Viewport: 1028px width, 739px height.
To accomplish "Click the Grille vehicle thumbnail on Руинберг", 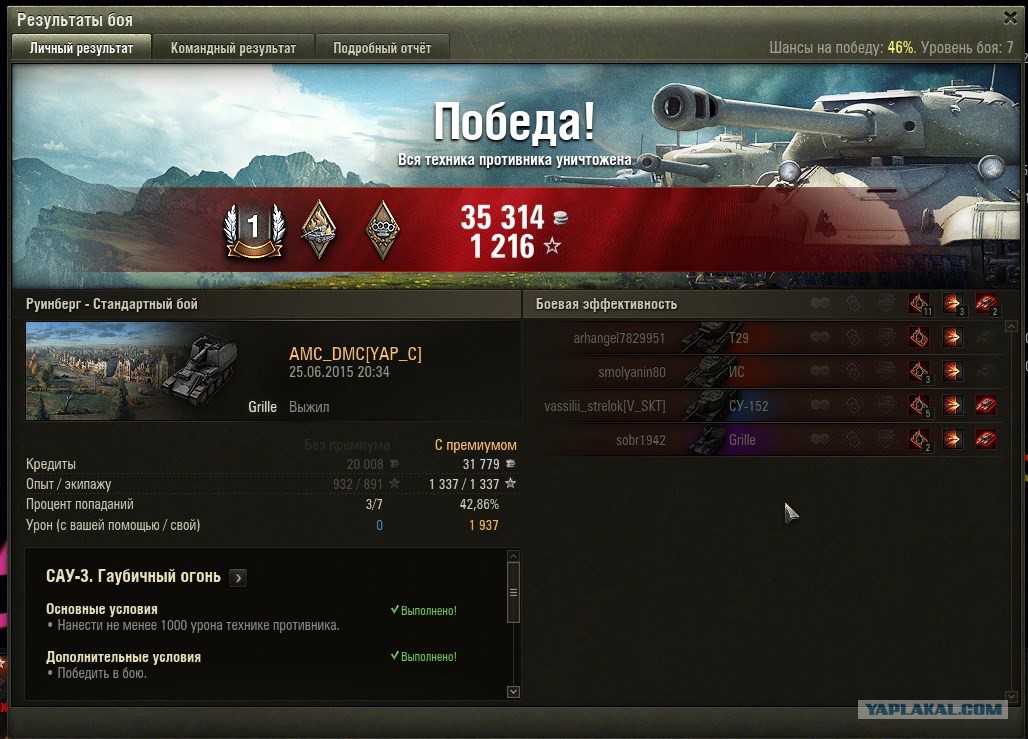I will (x=131, y=371).
